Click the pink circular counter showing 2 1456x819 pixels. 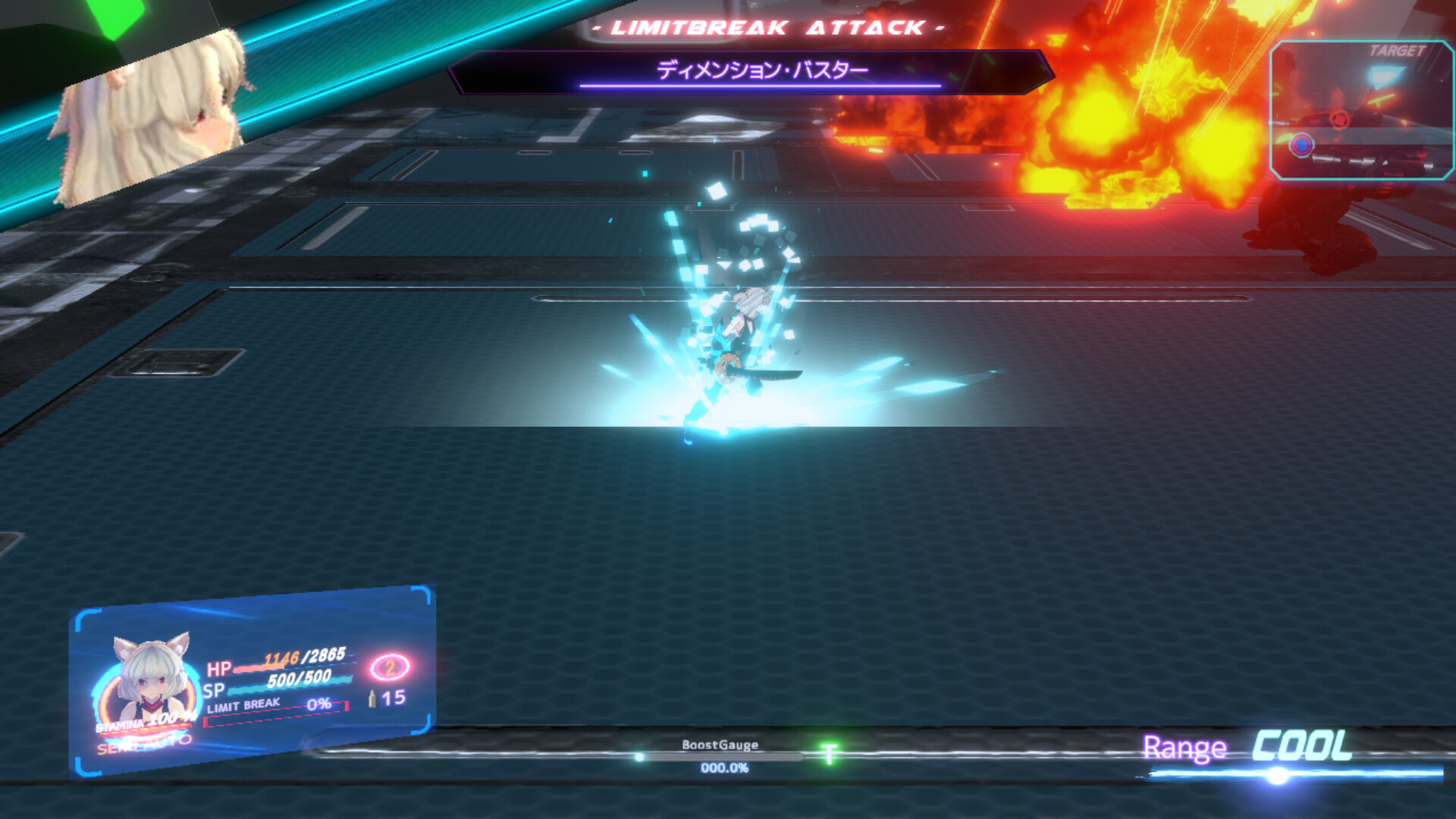388,669
